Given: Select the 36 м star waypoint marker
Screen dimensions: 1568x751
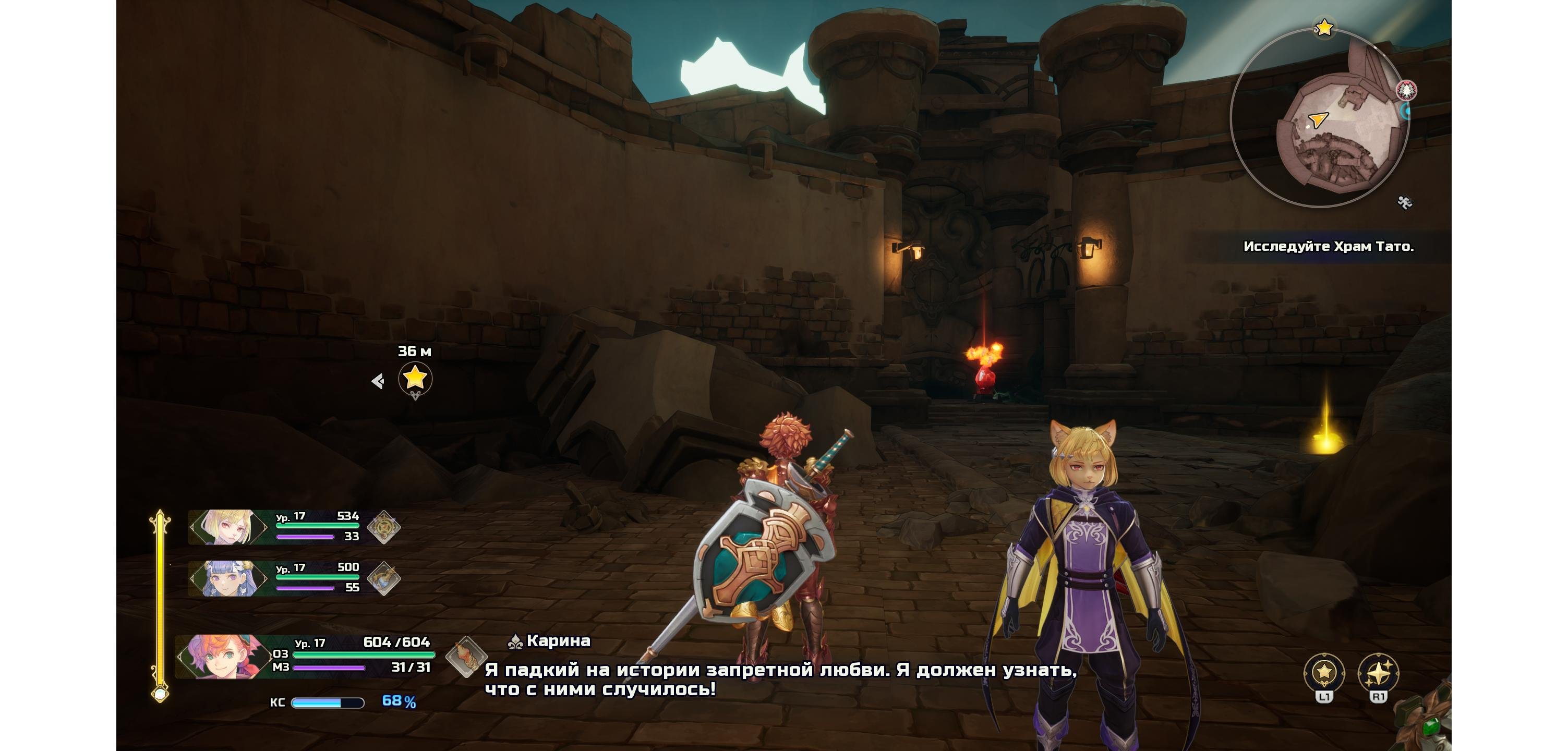Looking at the screenshot, I should [x=415, y=379].
